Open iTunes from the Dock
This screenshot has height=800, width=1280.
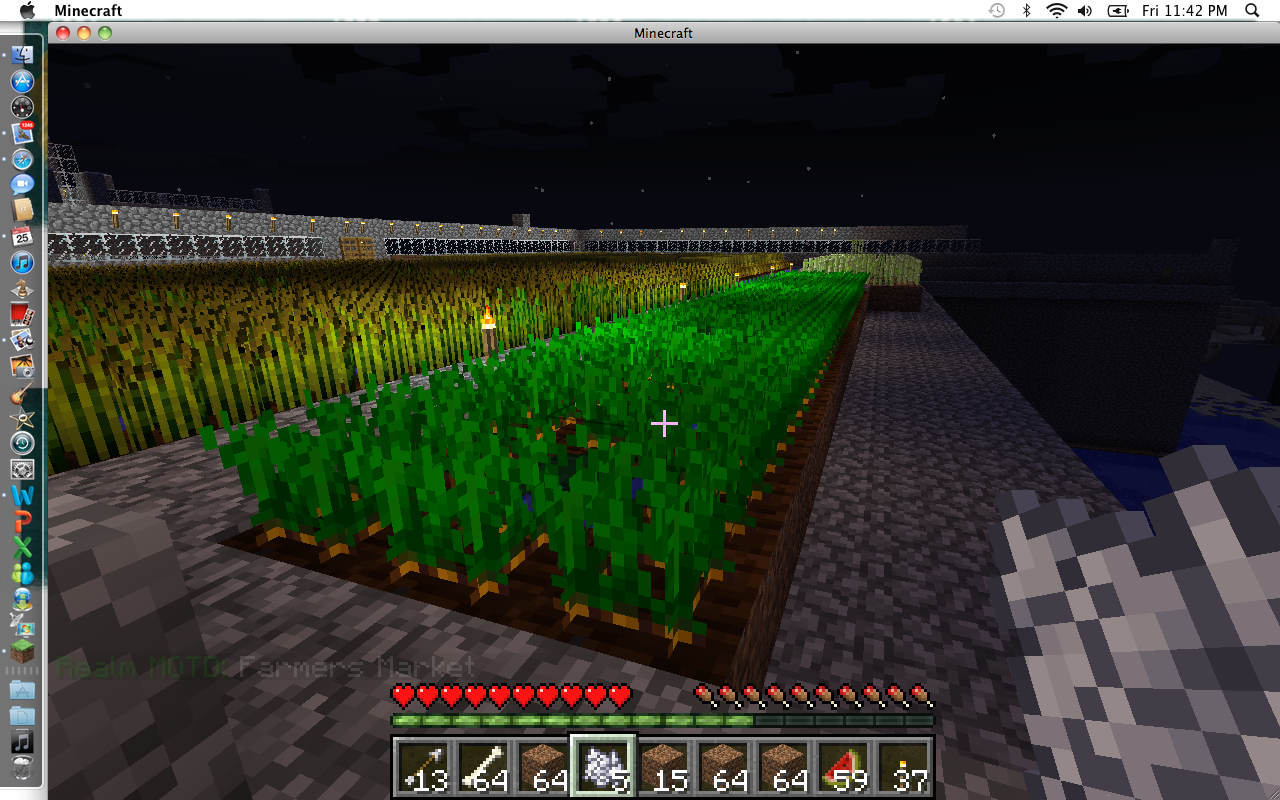coord(22,263)
